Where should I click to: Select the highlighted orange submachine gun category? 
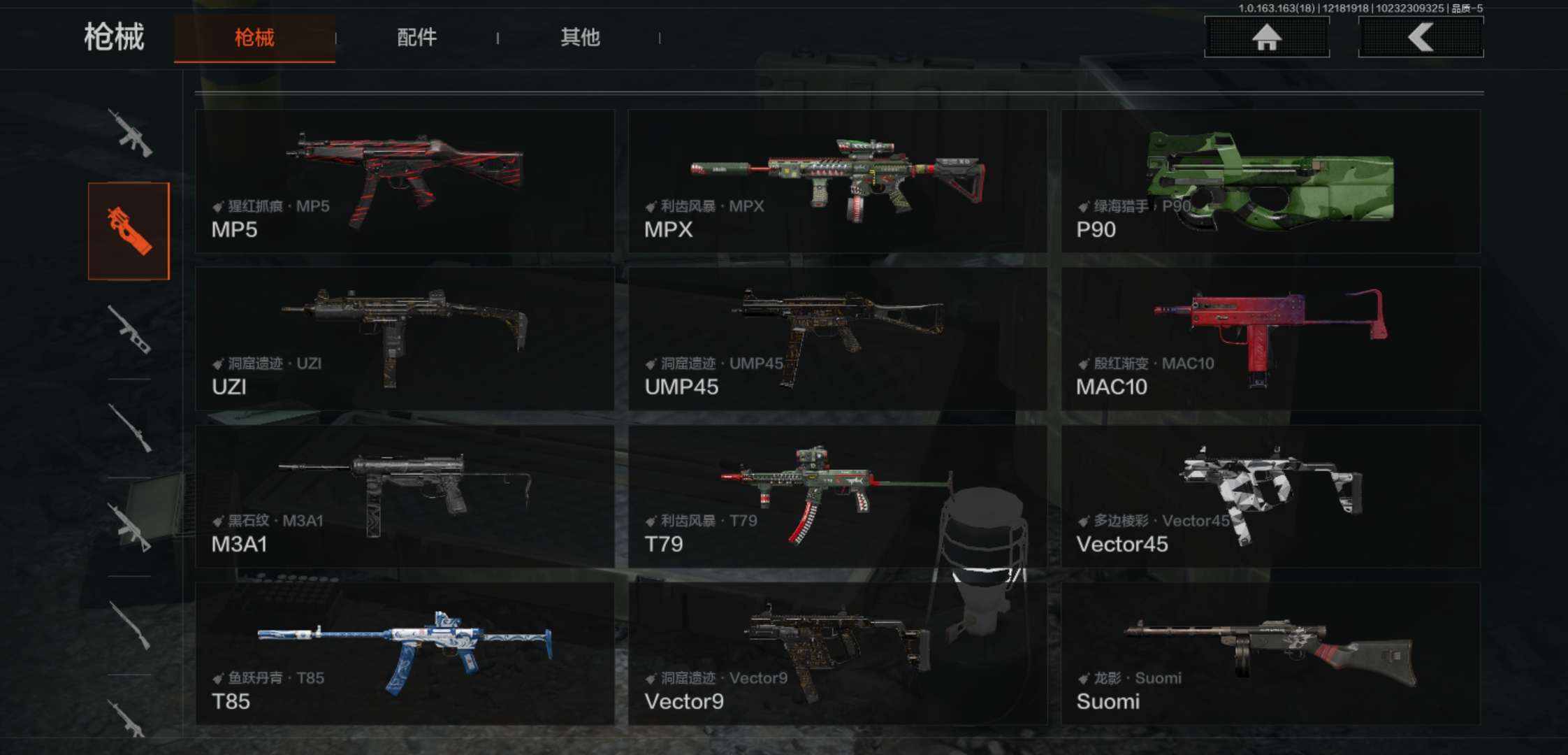point(129,231)
